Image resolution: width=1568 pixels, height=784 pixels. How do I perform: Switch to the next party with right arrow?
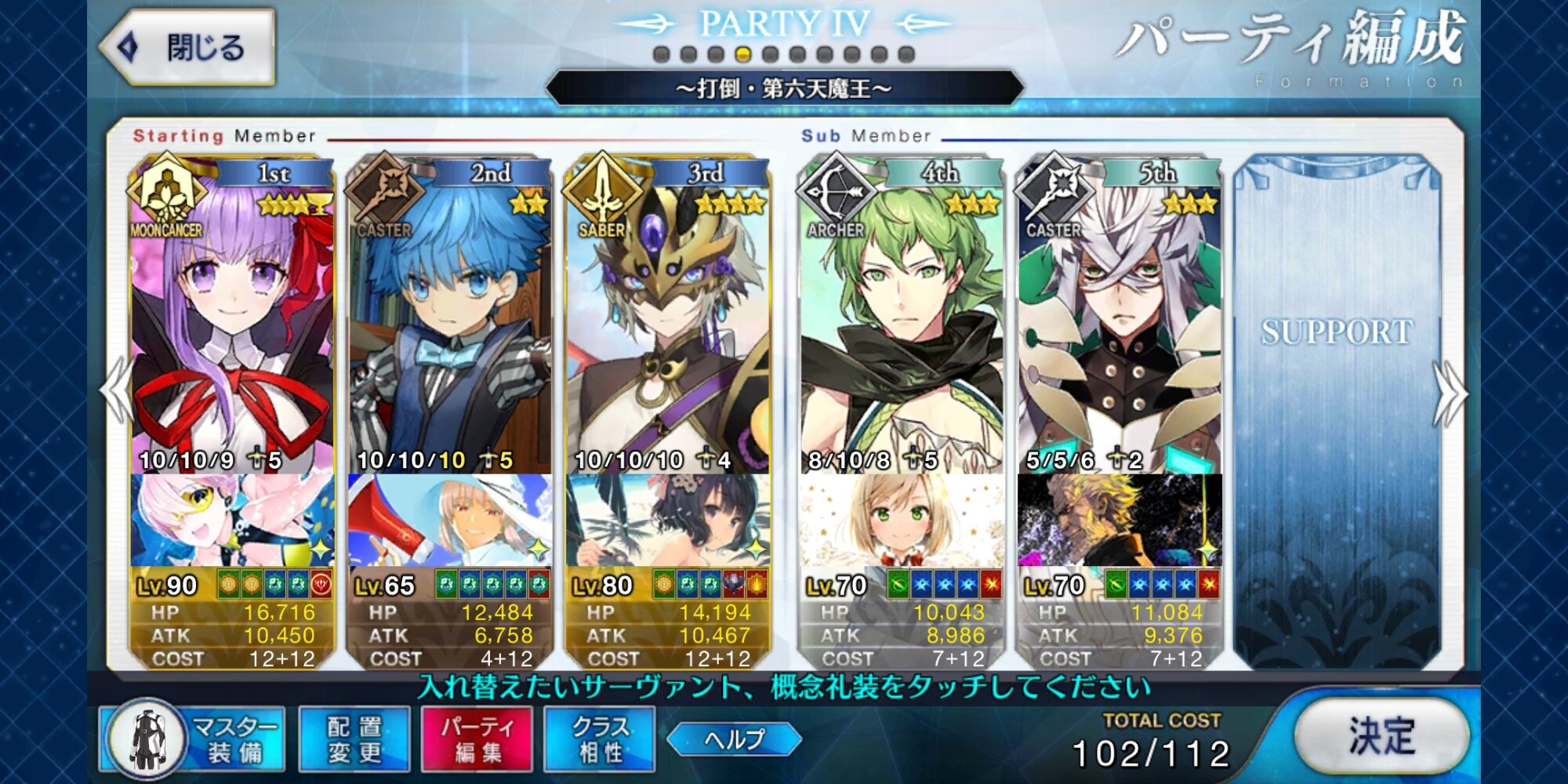click(1450, 392)
